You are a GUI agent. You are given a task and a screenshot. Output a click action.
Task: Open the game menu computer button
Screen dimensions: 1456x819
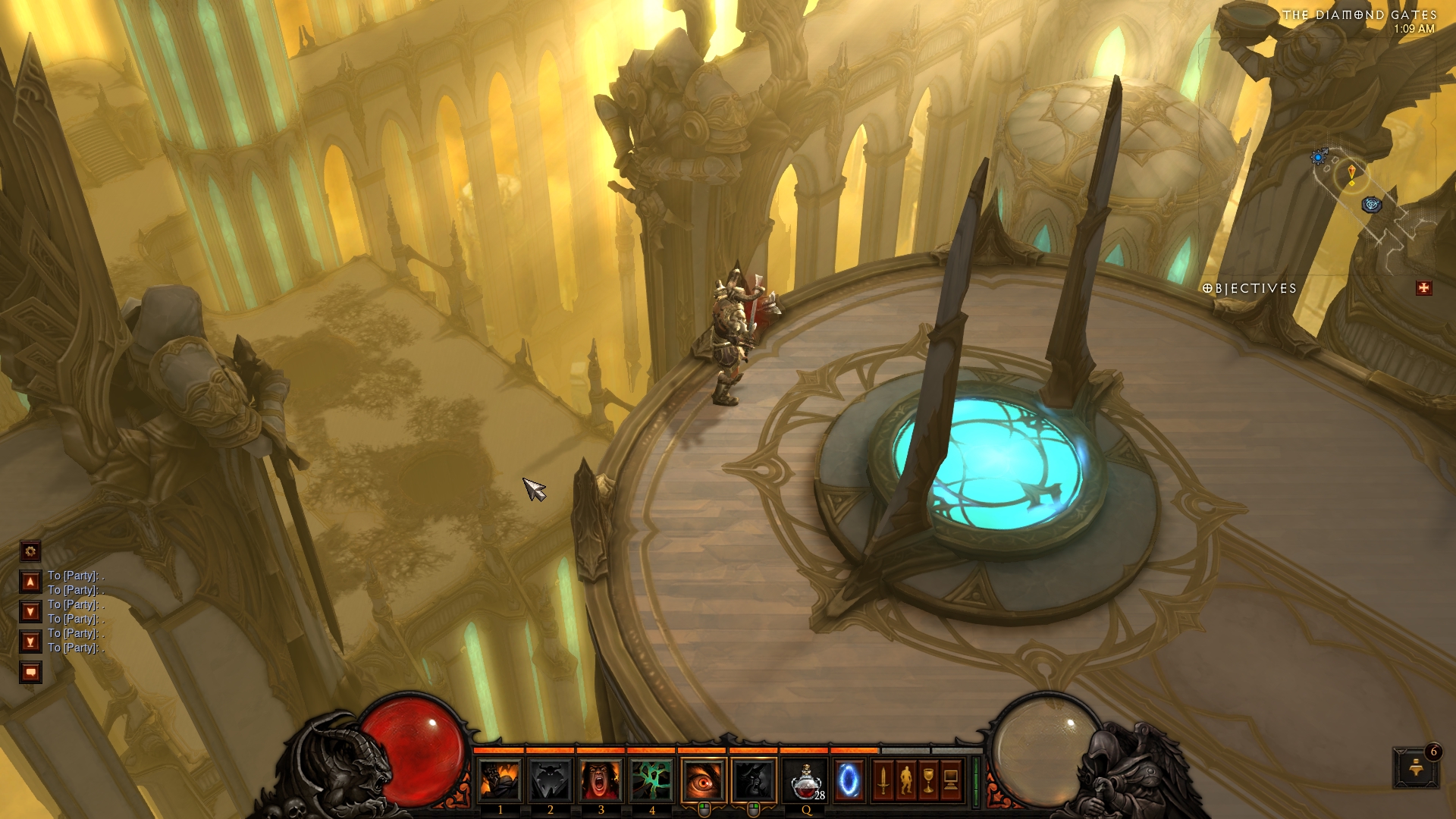tap(951, 780)
